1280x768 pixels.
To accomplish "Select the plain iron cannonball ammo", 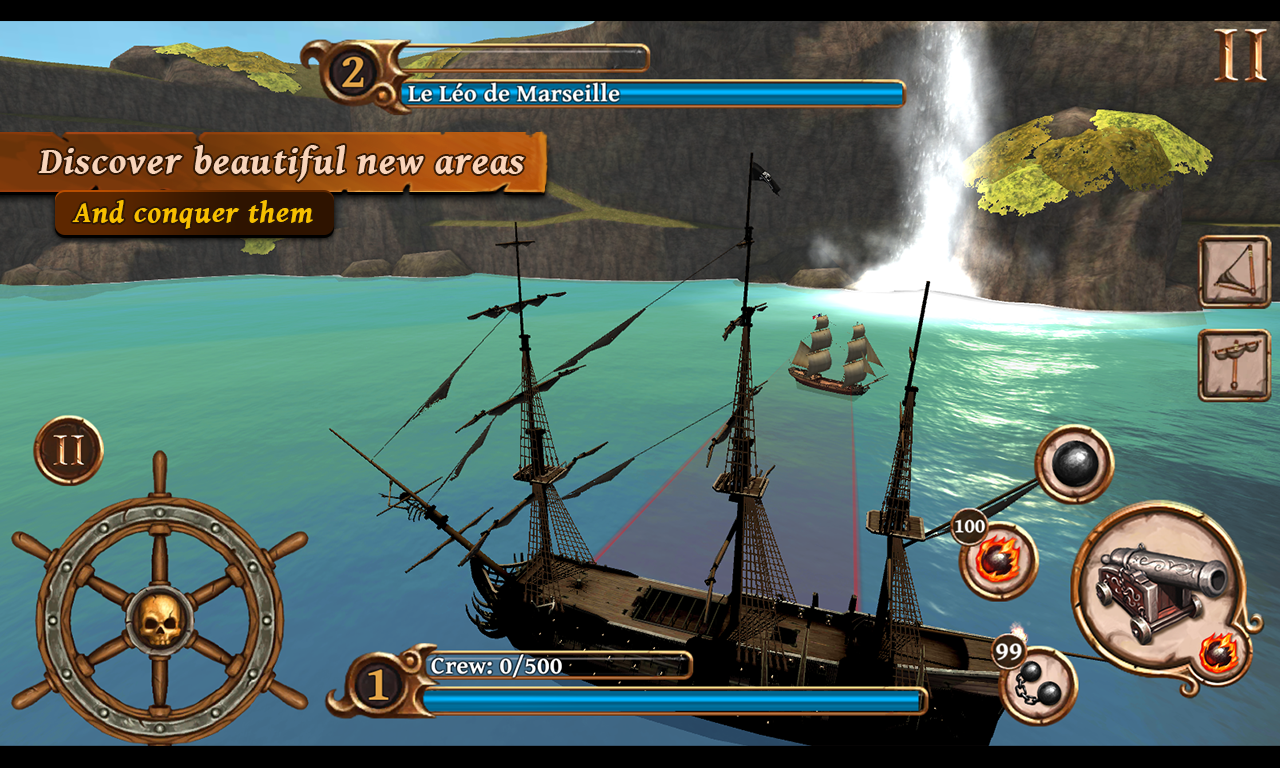I will point(1074,464).
